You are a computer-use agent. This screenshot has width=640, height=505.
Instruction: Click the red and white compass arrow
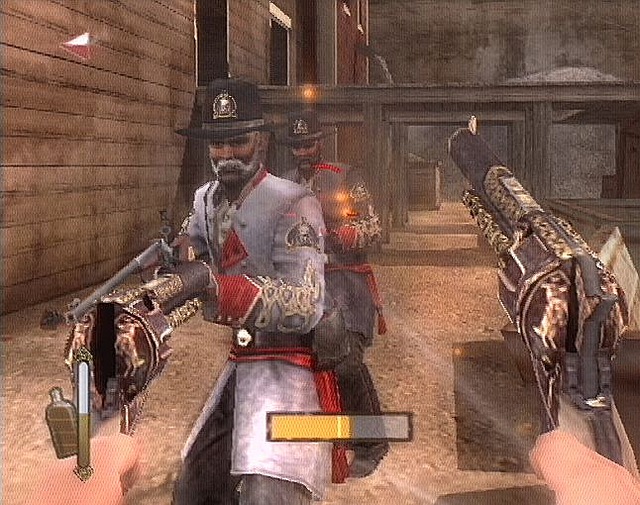pos(79,43)
